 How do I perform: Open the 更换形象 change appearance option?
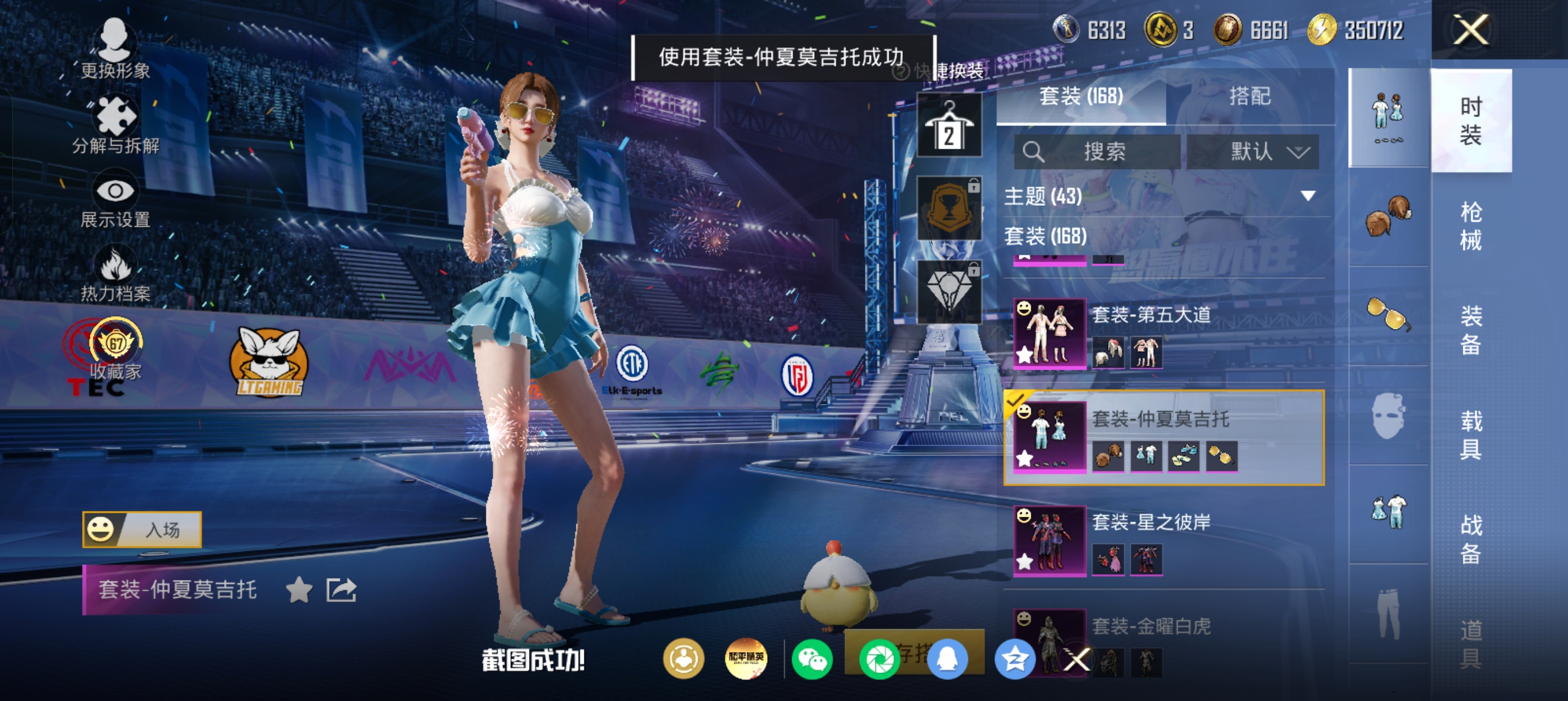[115, 49]
